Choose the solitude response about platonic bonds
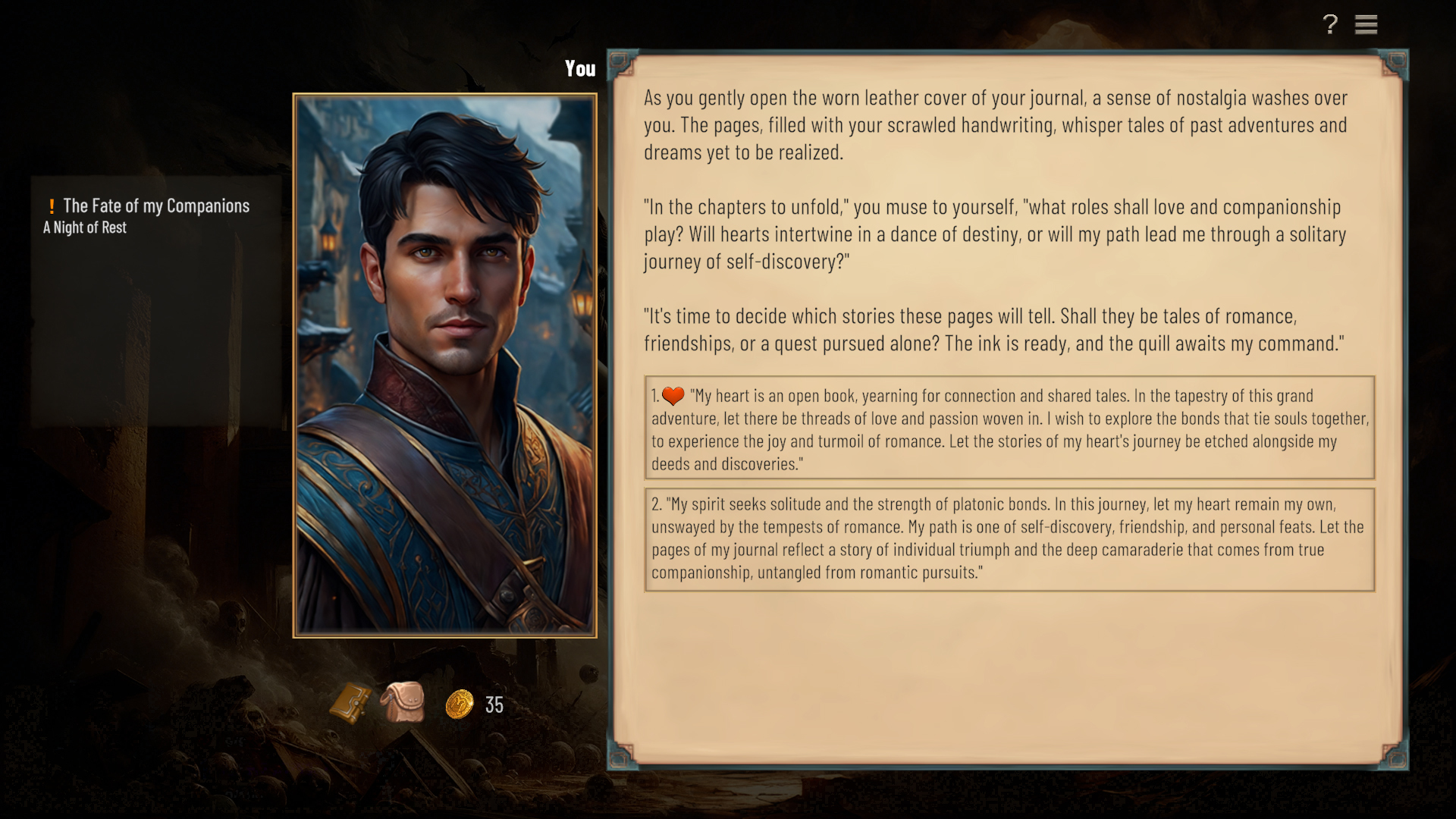Screen dimensions: 1456x819 1009,538
